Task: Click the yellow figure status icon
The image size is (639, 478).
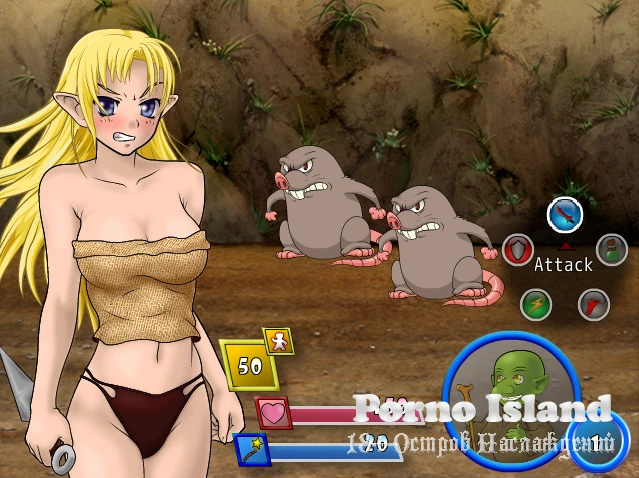Action: (278, 341)
